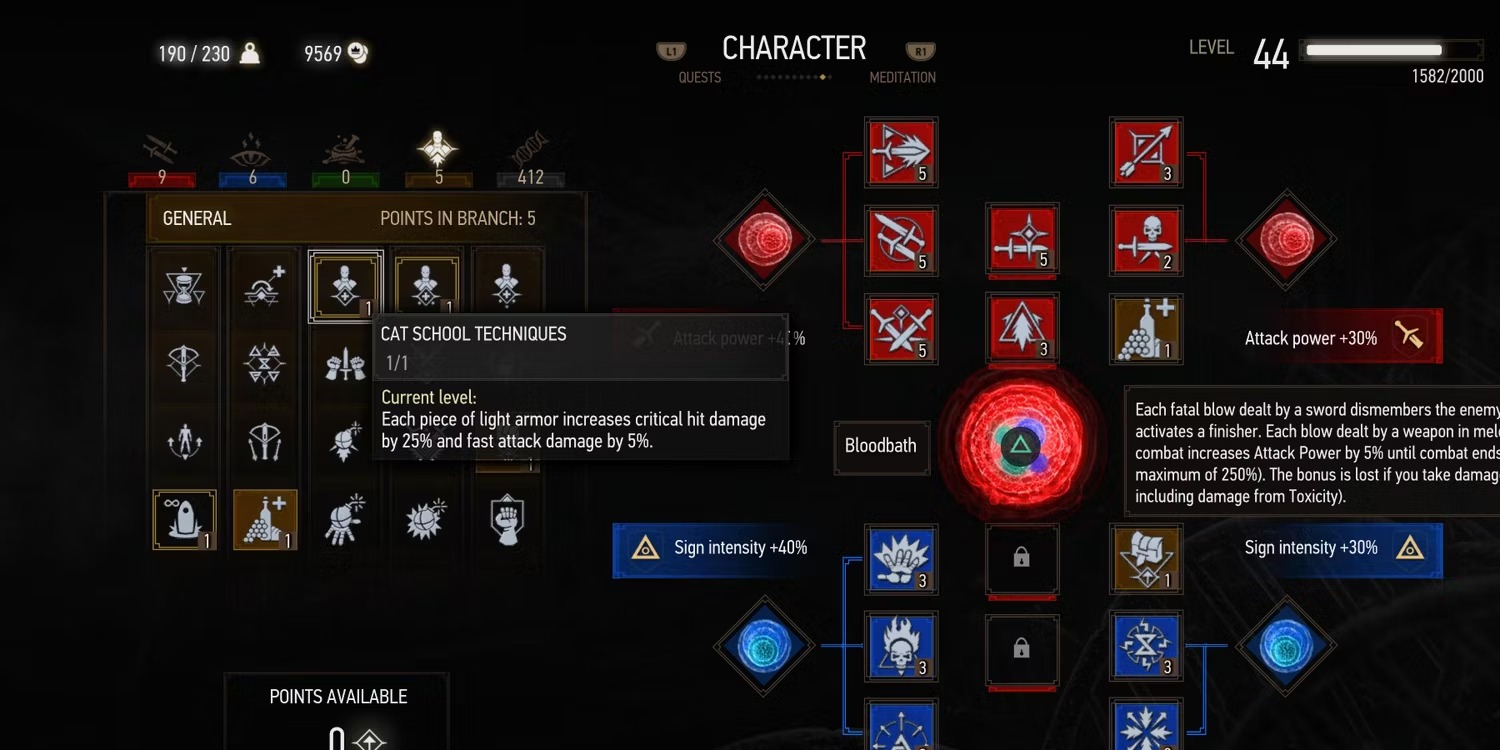Click the hourglass skill in the General branch
Screen dimensions: 1500x750
[184, 287]
